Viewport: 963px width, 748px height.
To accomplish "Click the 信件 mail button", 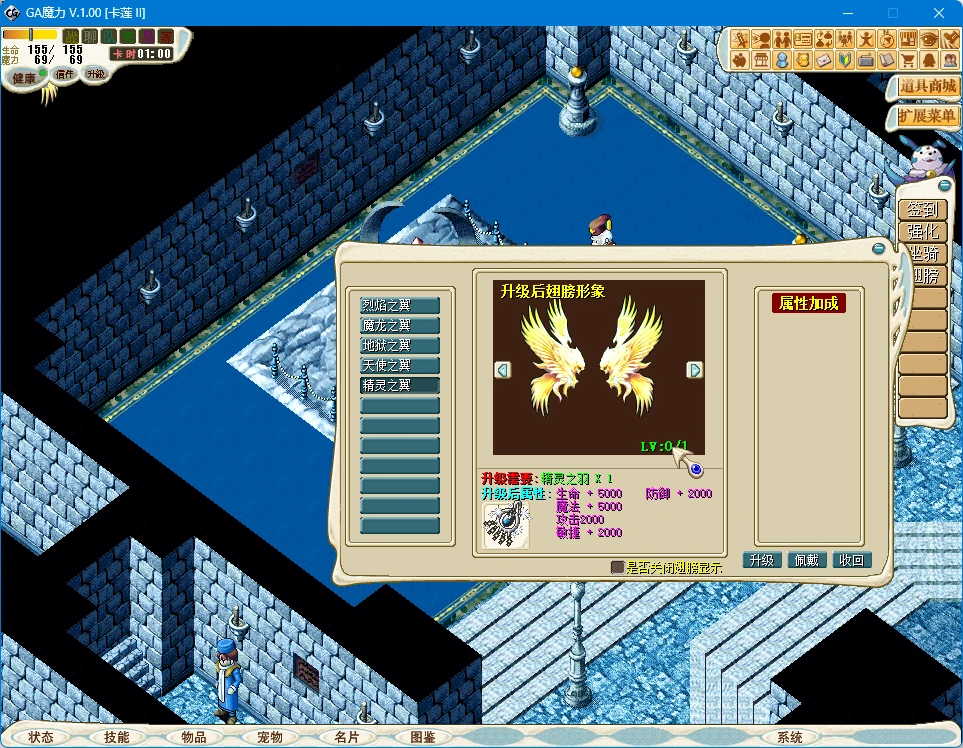I will 65,75.
